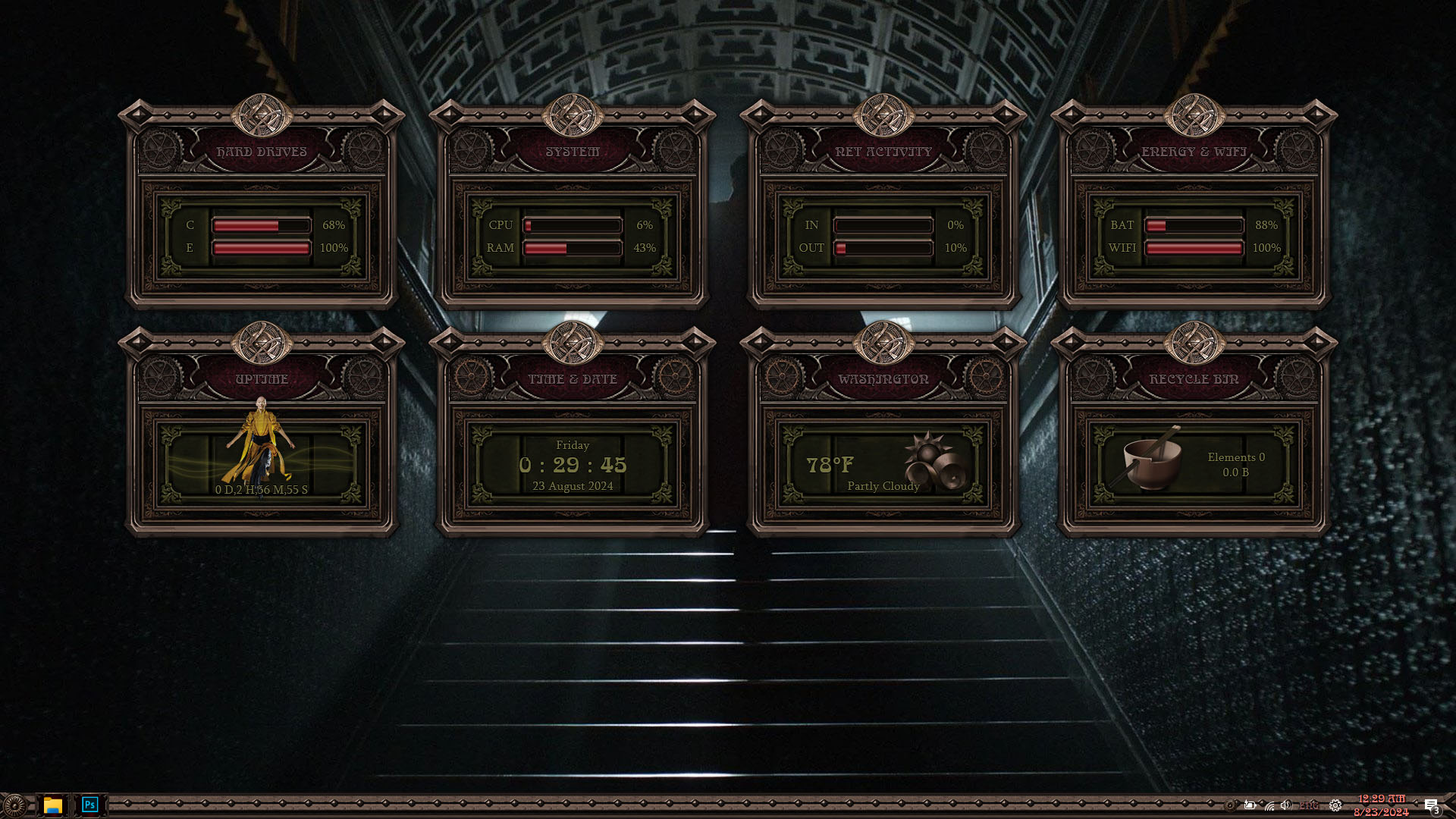
Task: Switch the ENG input language indicator
Action: click(1309, 805)
